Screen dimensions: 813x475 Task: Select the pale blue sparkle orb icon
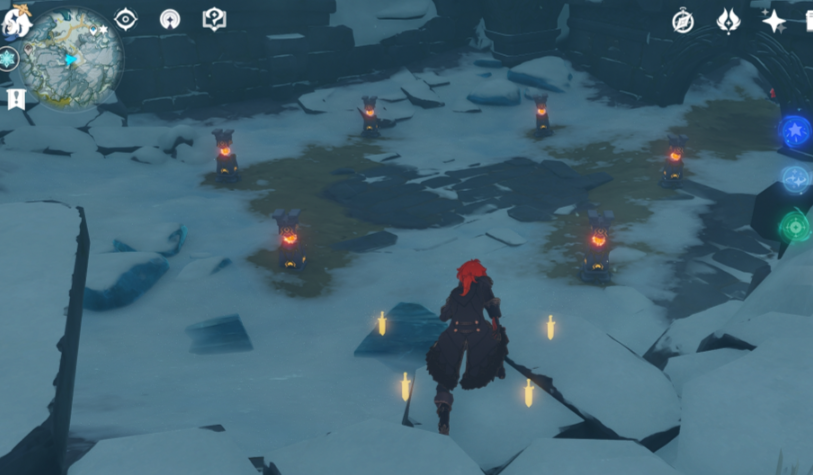796,179
